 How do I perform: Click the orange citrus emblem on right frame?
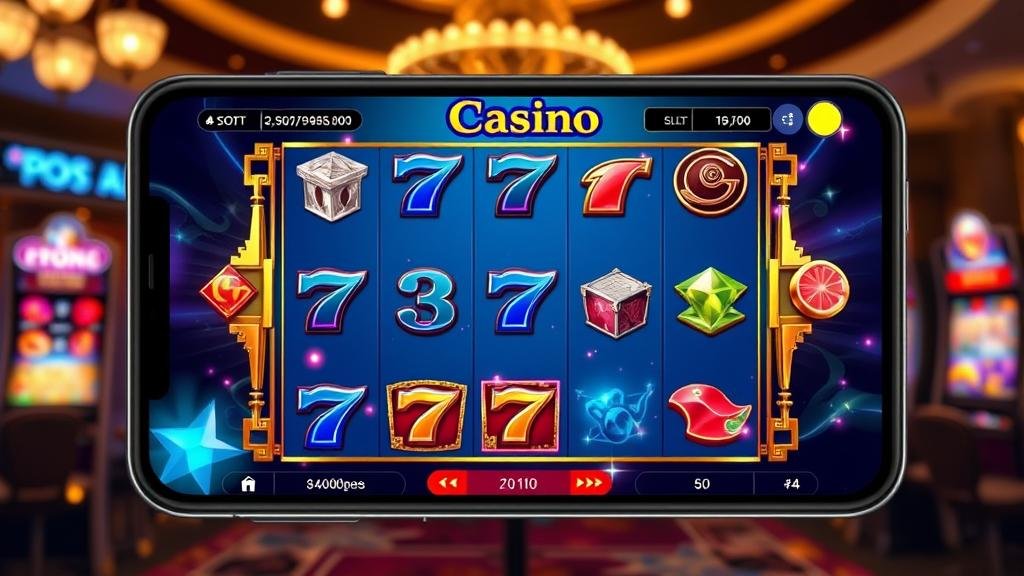[x=818, y=289]
